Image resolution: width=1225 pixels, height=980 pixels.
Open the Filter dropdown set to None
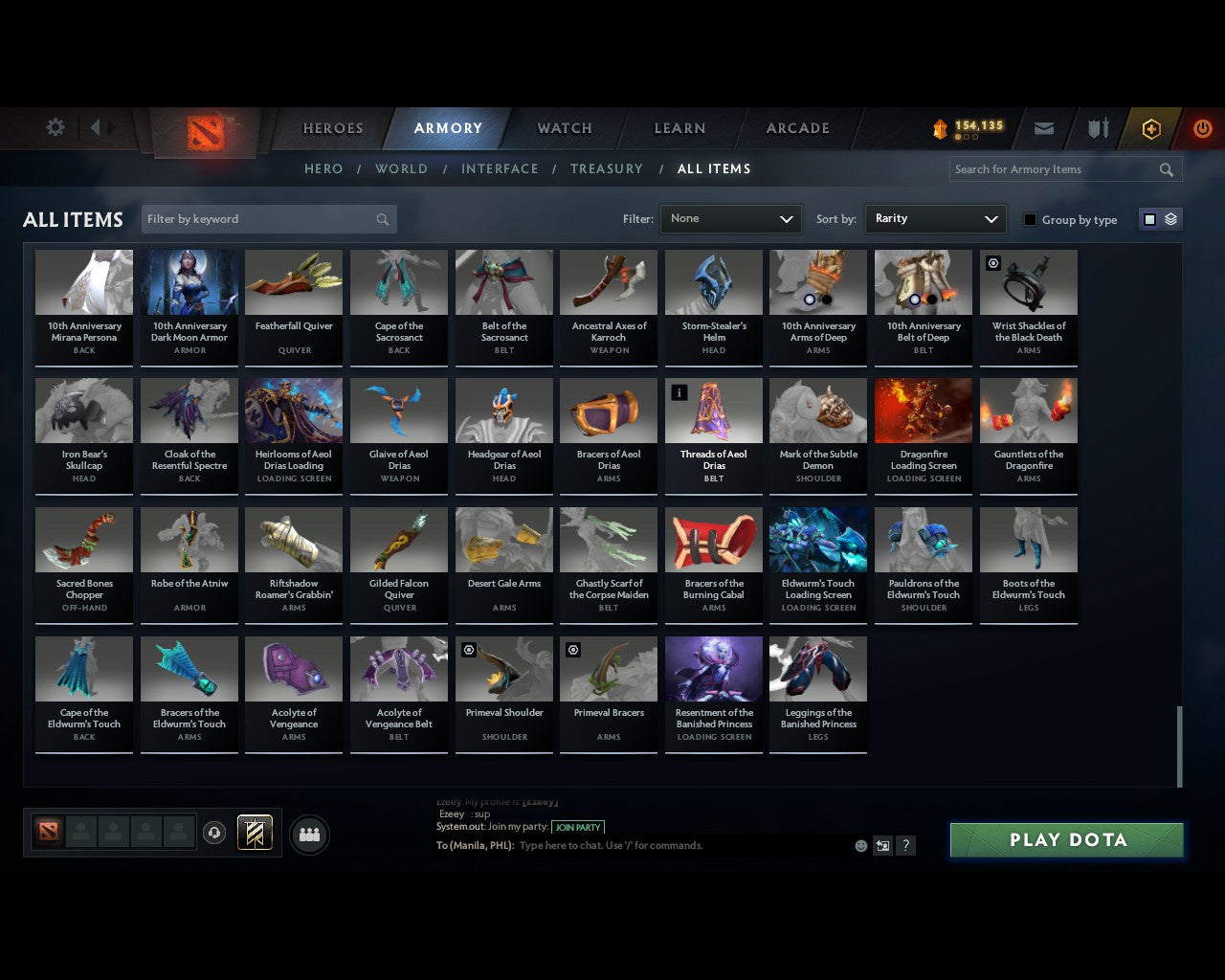coord(730,219)
